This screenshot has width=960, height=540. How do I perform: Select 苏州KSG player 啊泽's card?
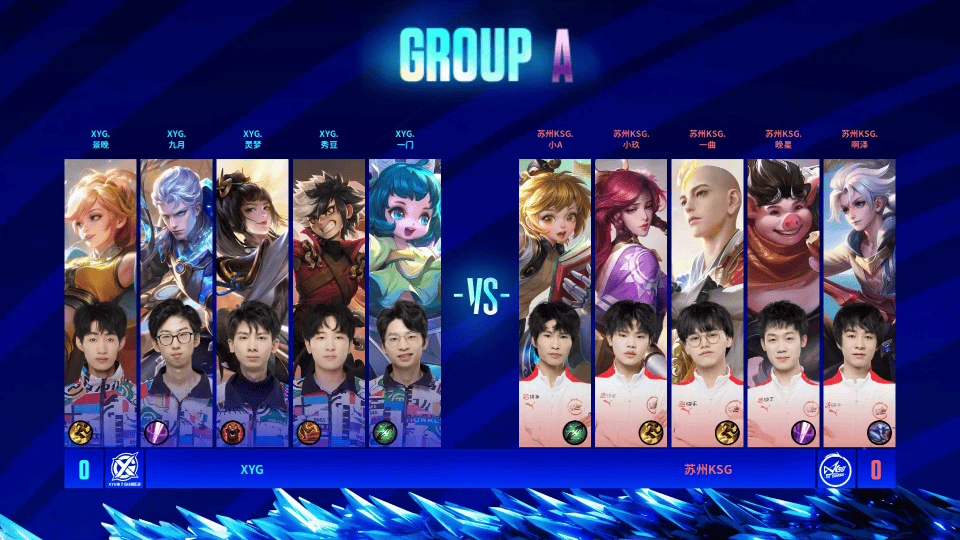pos(859,300)
